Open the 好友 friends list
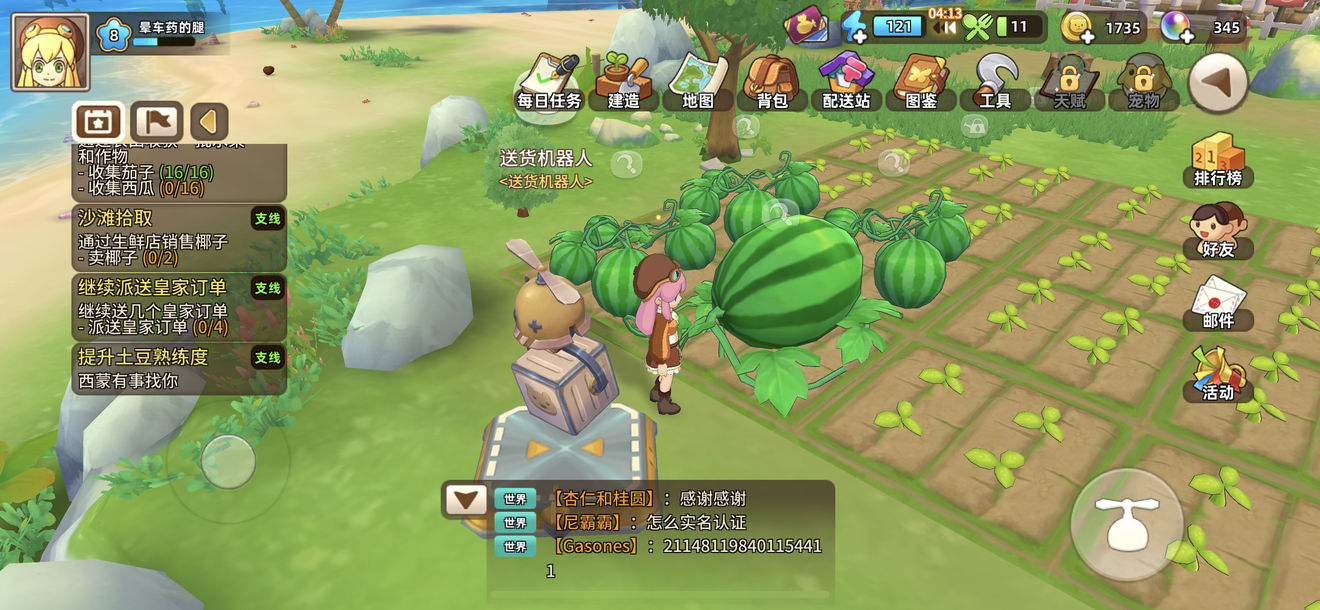This screenshot has height=610, width=1320. 1217,231
